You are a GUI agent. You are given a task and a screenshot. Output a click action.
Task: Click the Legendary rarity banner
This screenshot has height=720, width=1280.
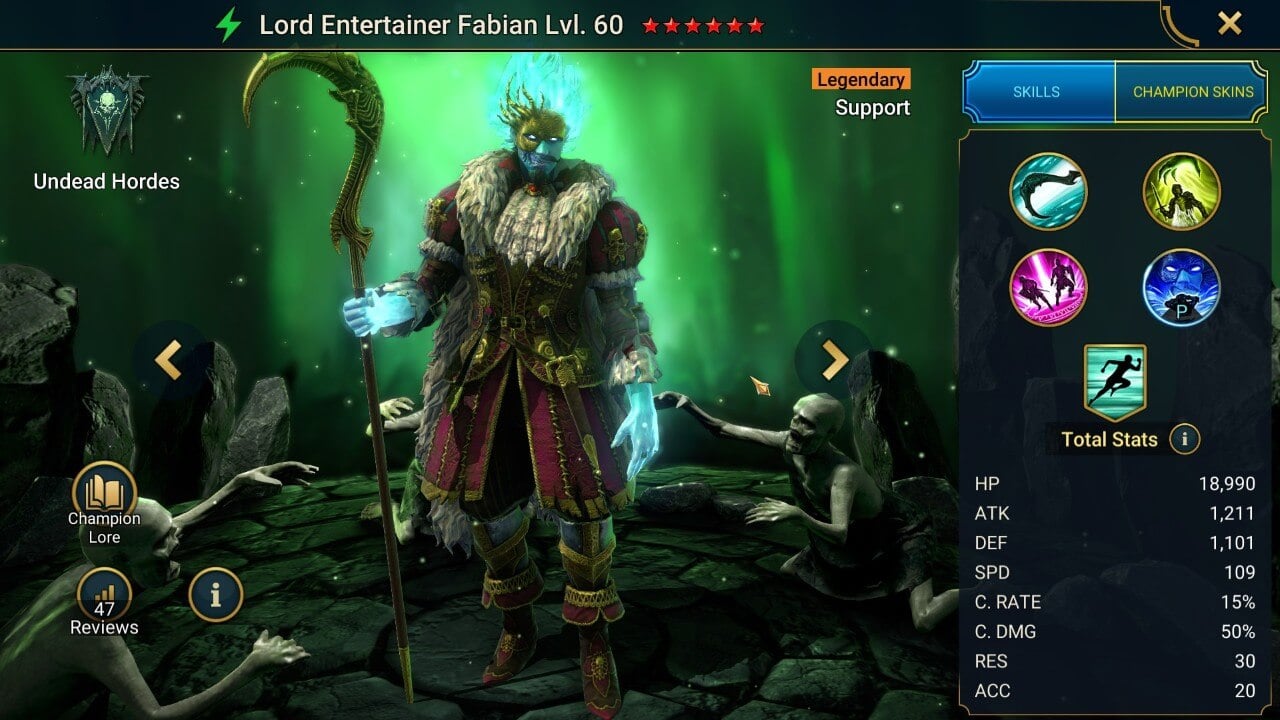859,79
